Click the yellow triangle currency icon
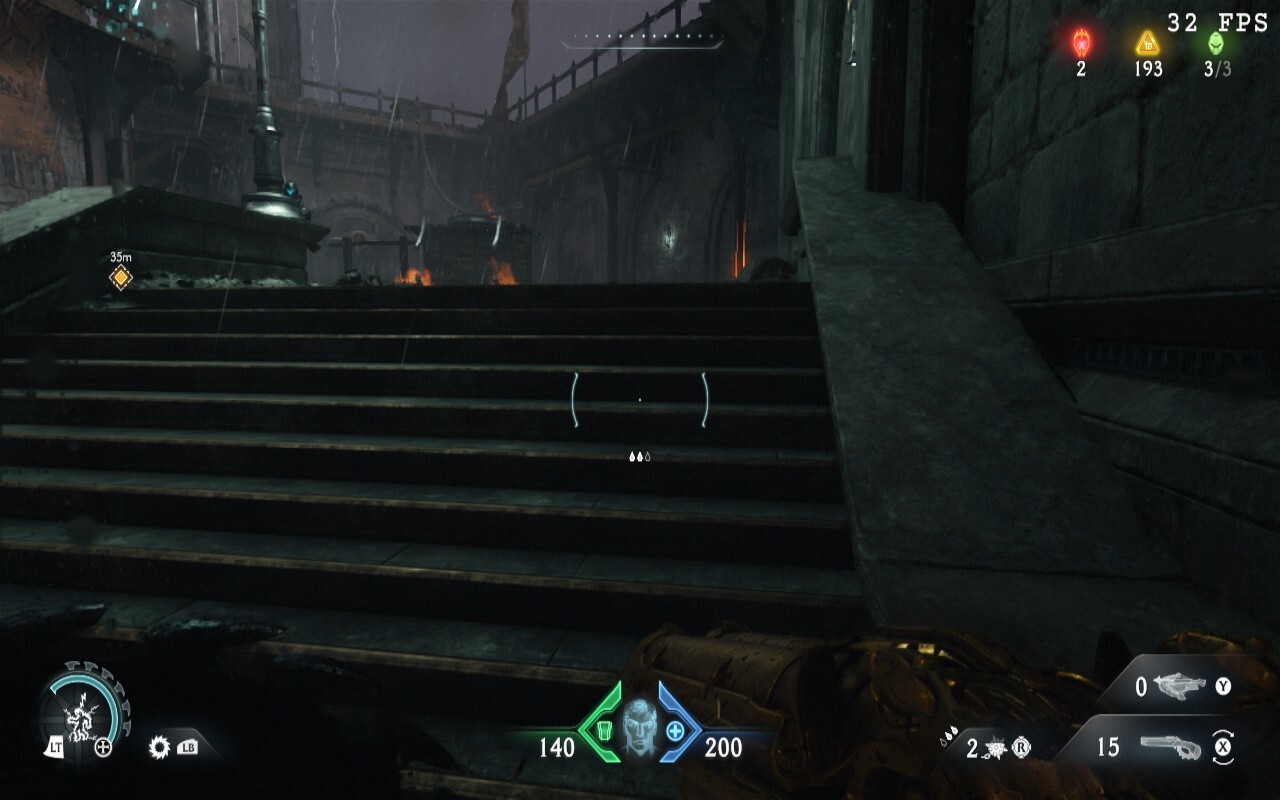The width and height of the screenshot is (1280, 800). 1147,43
